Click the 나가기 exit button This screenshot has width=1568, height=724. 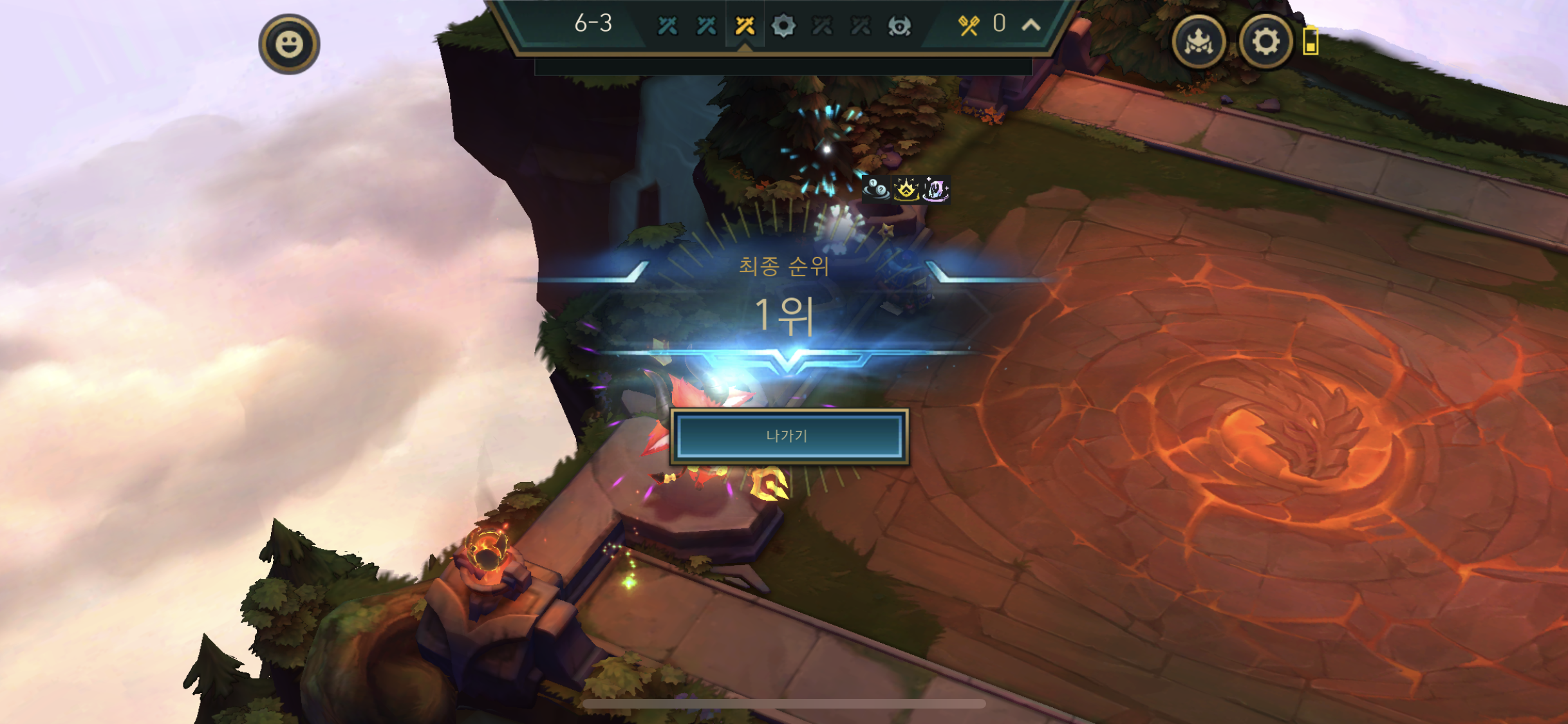tap(789, 436)
